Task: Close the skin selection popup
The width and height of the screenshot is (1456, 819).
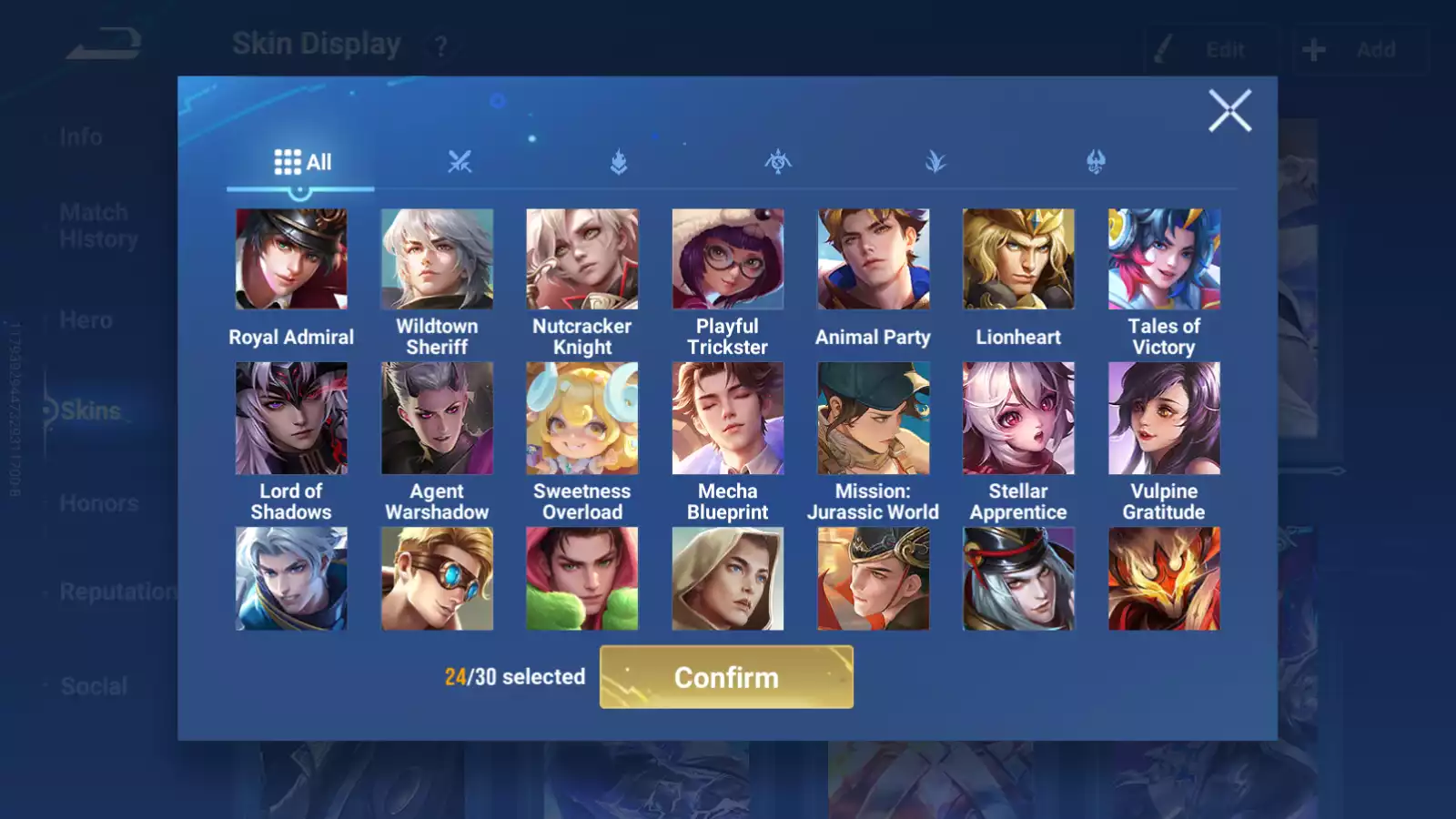Action: point(1229,111)
